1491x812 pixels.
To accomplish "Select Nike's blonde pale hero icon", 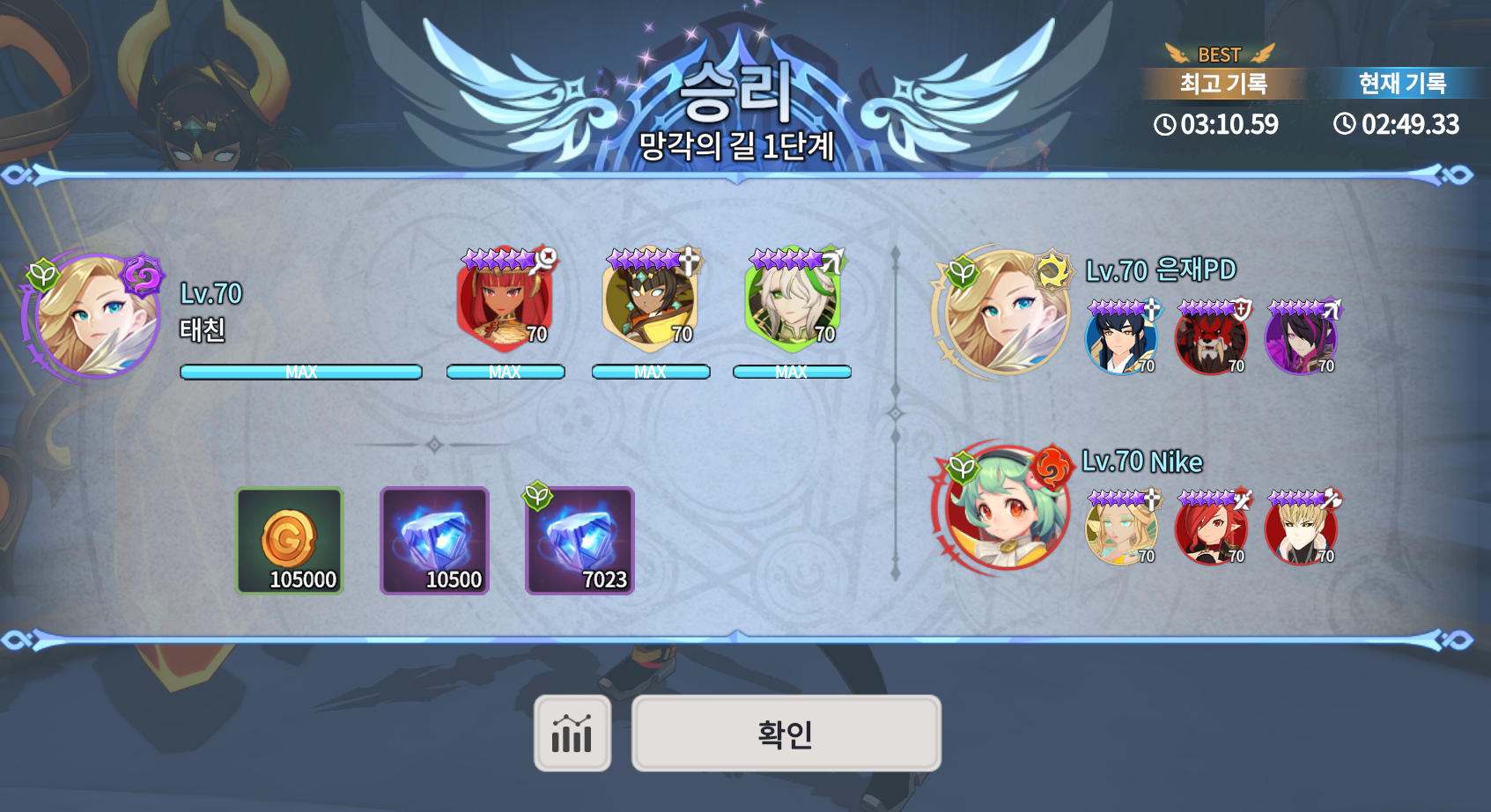I will [1120, 528].
